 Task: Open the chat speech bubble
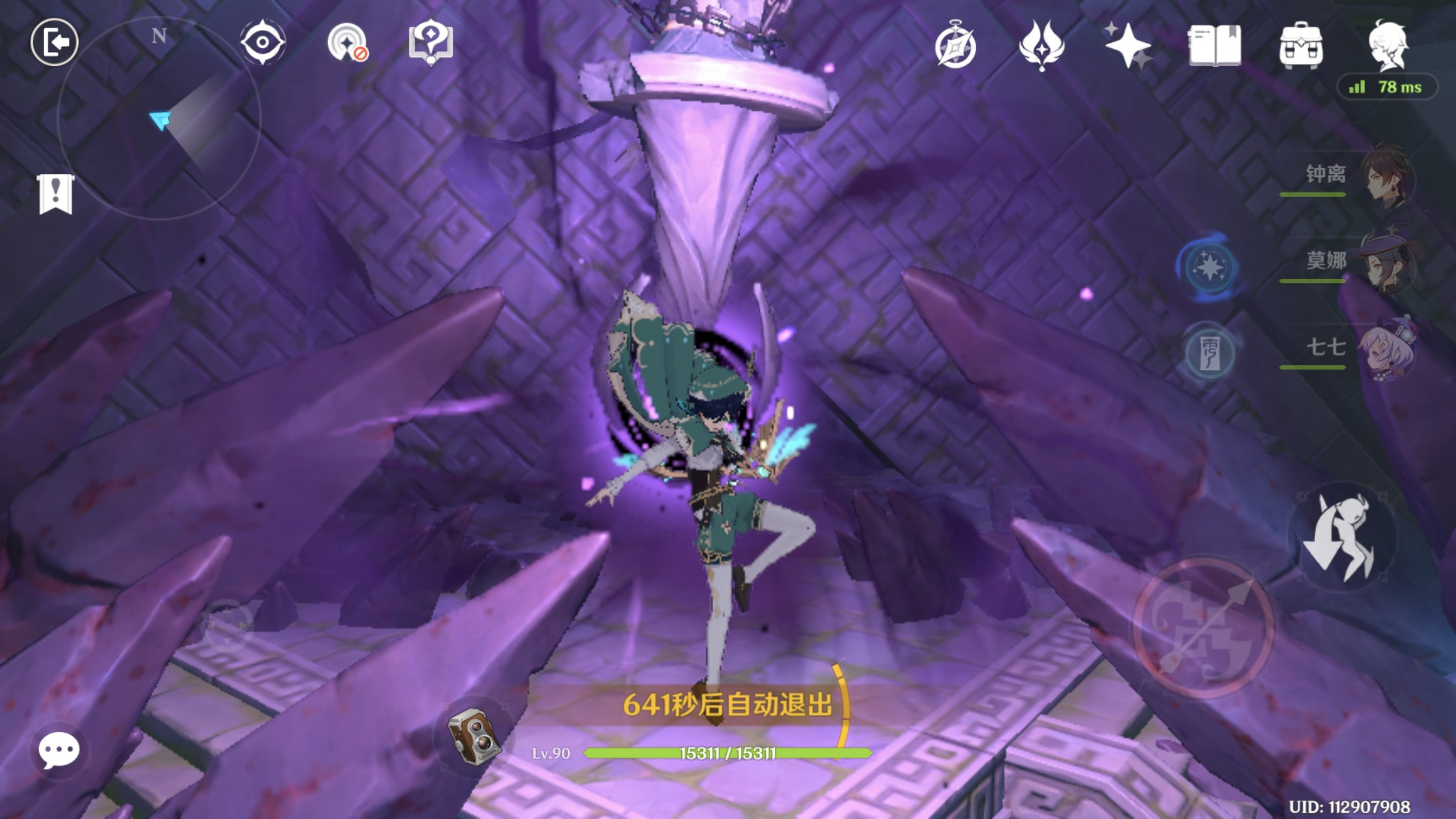pyautogui.click(x=59, y=750)
